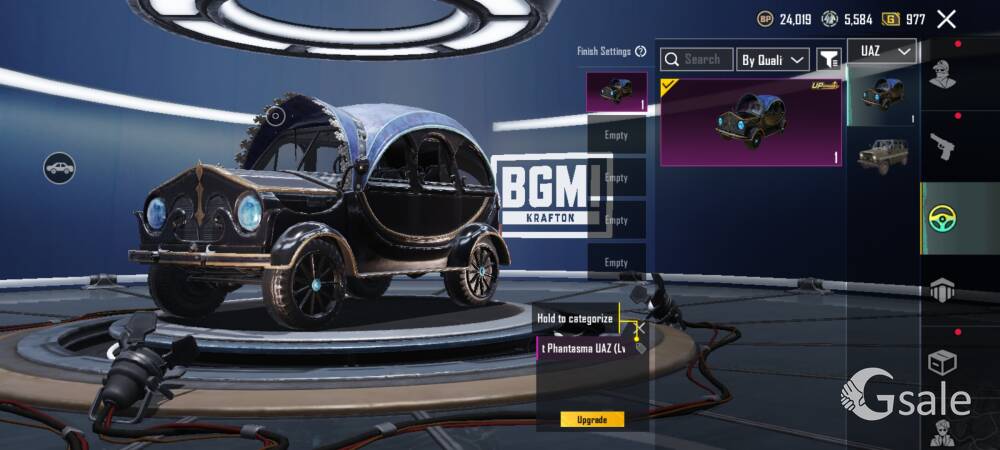Click the gold G currency icon
The height and width of the screenshot is (450, 1000).
(x=890, y=19)
